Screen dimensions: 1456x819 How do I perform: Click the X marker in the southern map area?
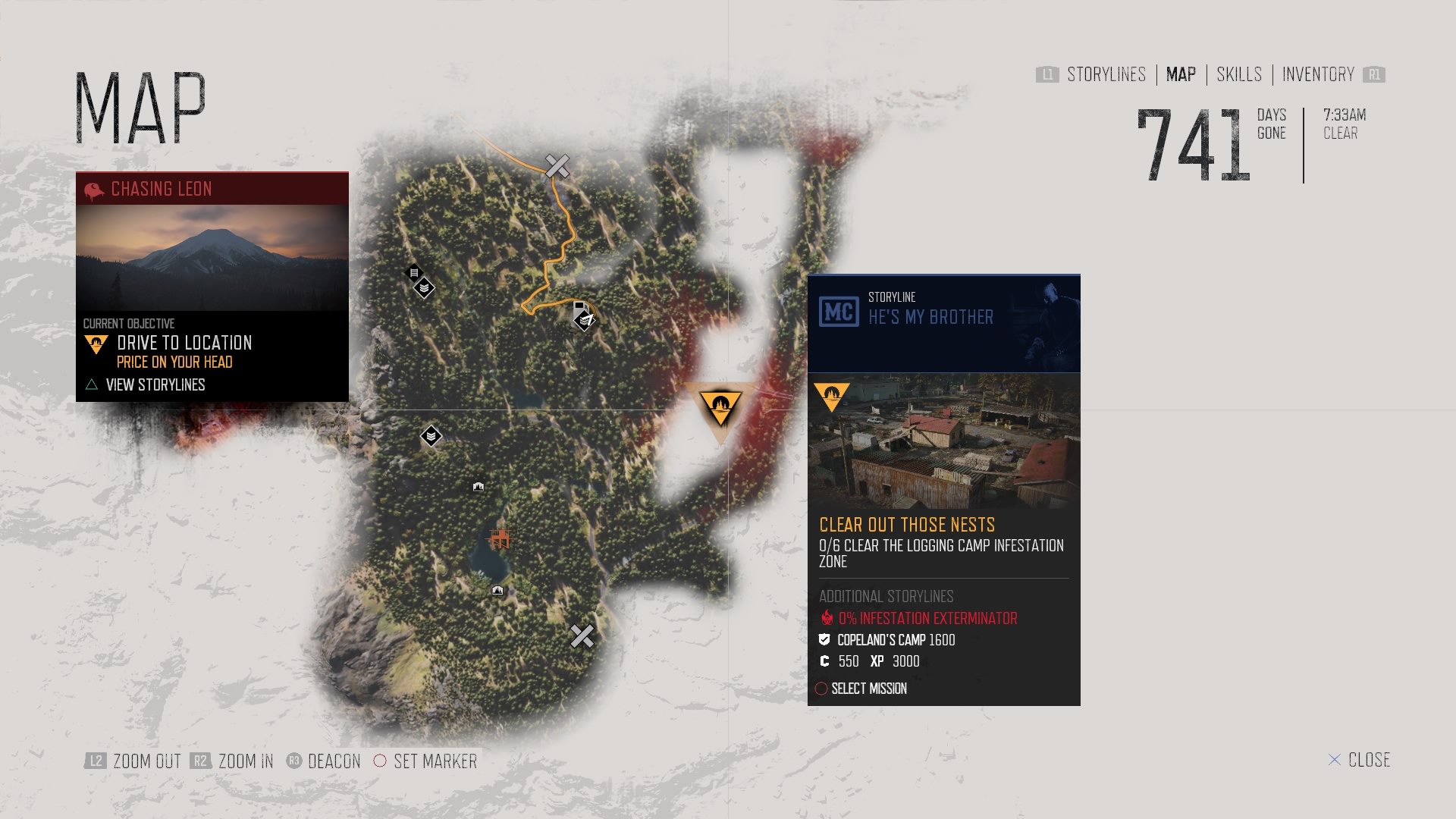point(582,637)
